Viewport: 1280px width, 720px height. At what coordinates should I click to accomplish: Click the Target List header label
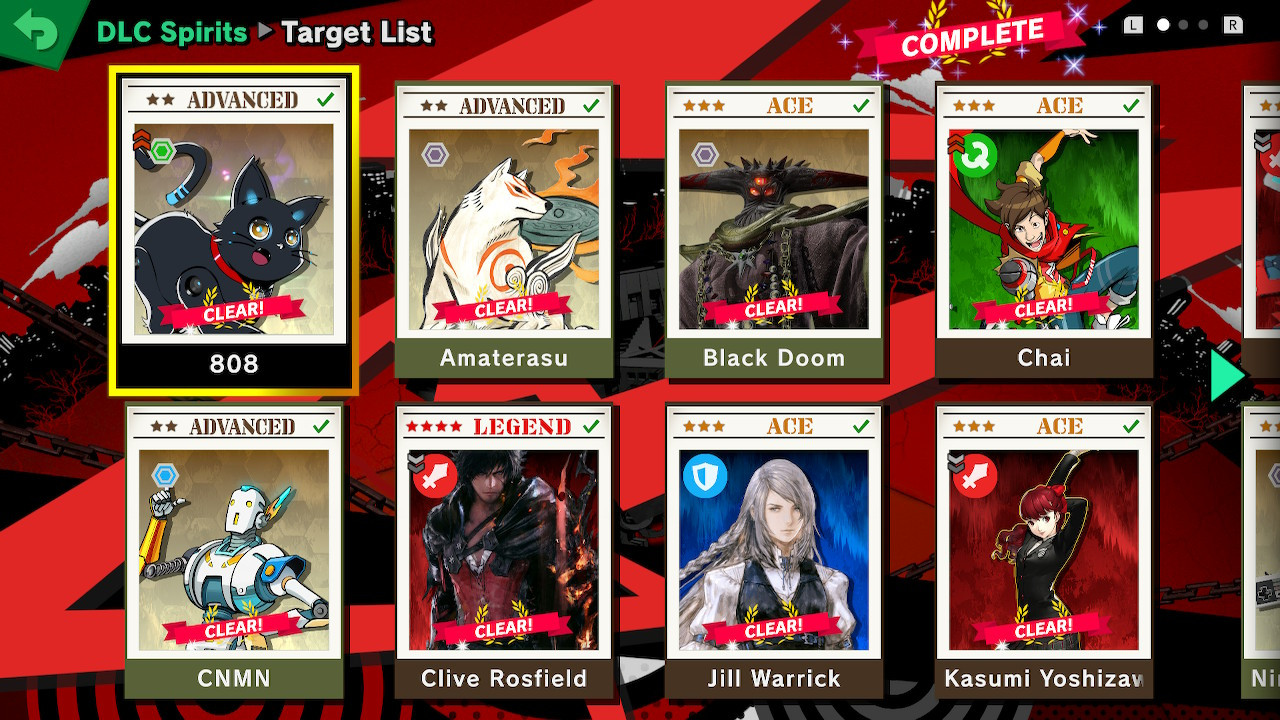point(356,32)
